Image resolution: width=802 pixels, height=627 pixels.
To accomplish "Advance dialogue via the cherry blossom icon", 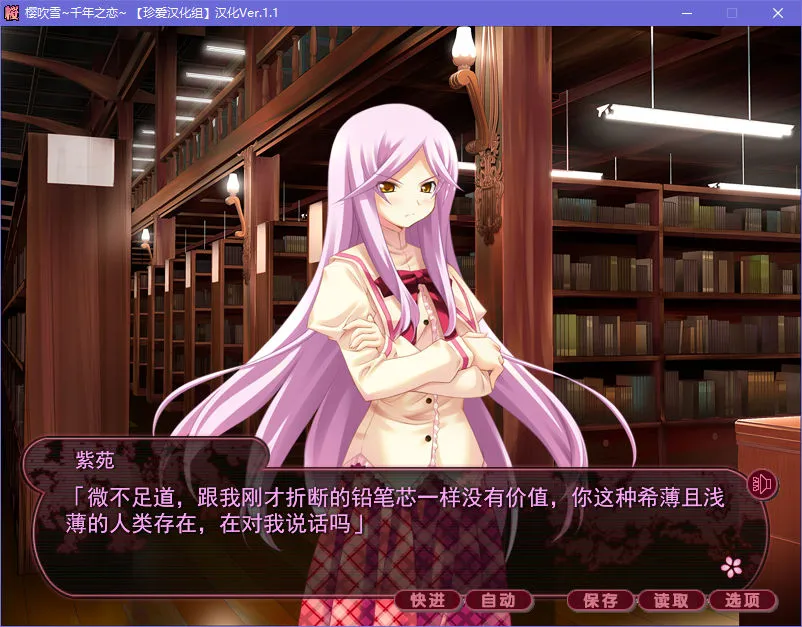I will (x=733, y=566).
